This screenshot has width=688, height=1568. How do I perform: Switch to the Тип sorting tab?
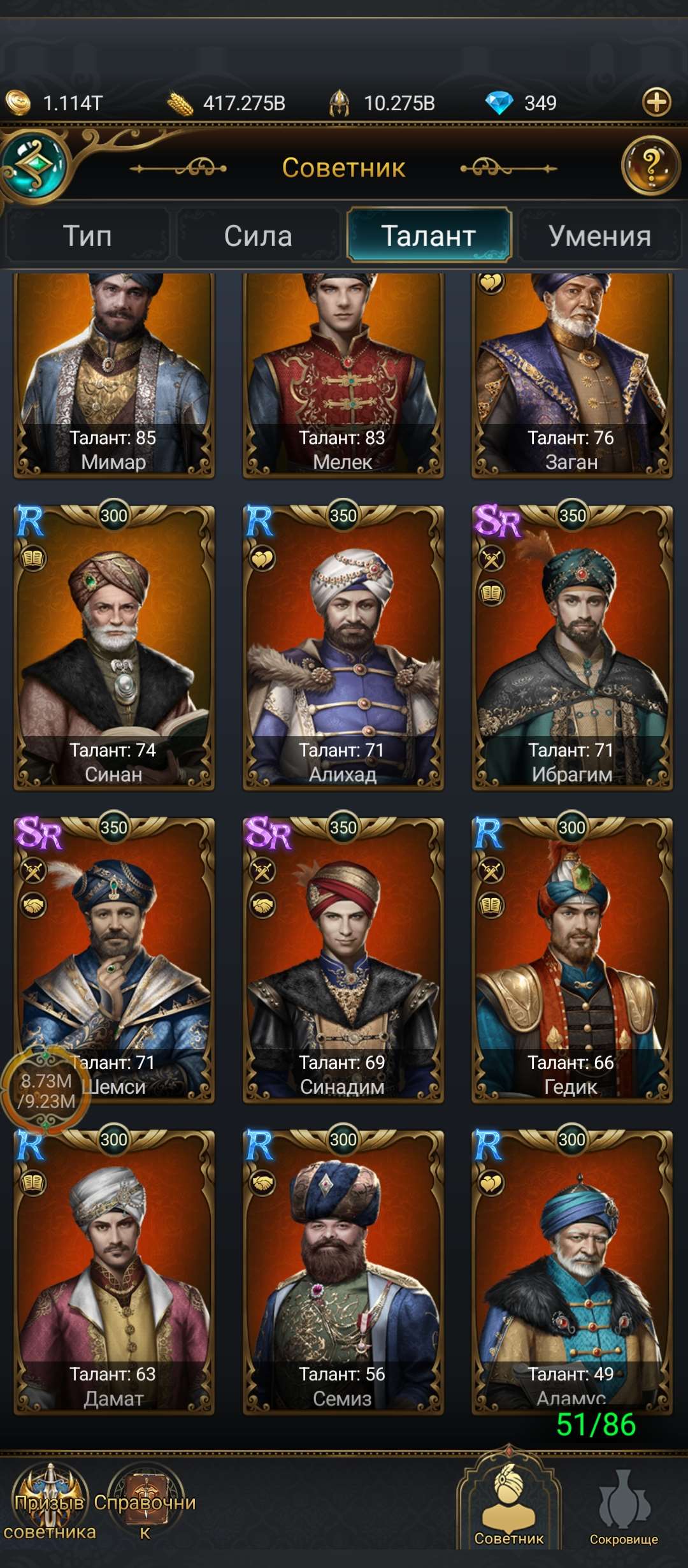(87, 236)
